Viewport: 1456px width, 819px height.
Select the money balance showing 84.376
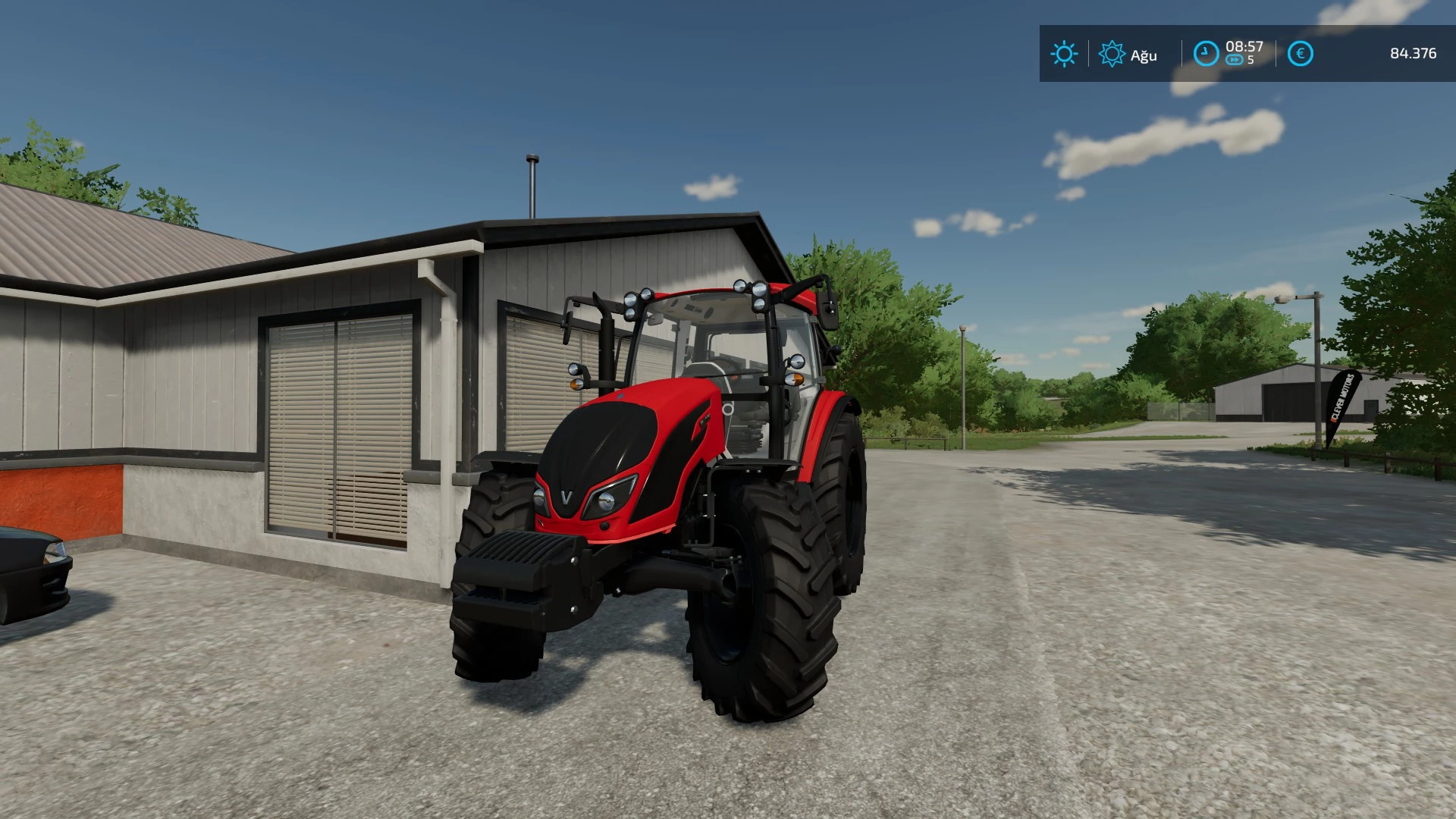pyautogui.click(x=1414, y=54)
